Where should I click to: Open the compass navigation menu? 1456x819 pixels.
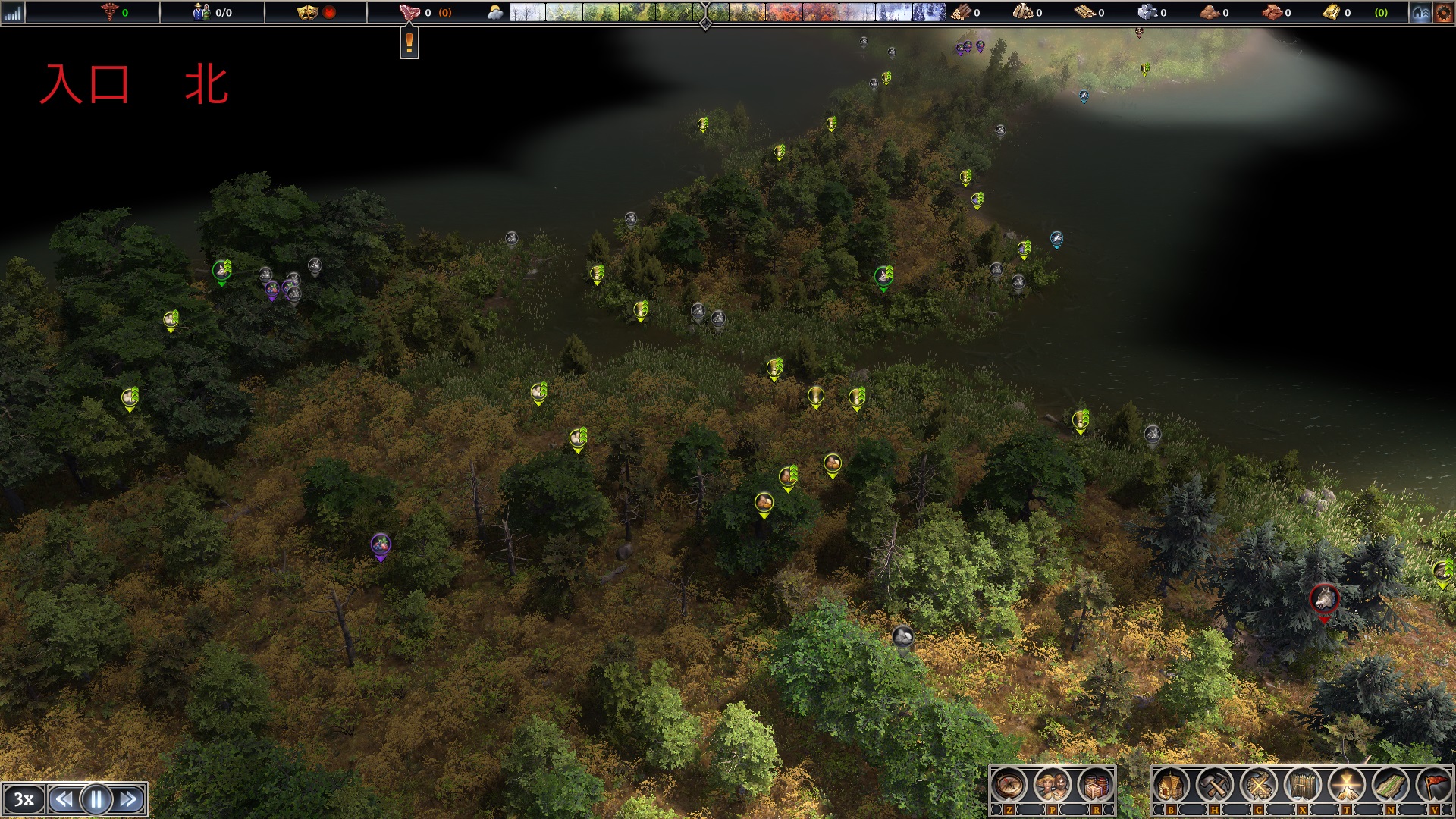1009,786
